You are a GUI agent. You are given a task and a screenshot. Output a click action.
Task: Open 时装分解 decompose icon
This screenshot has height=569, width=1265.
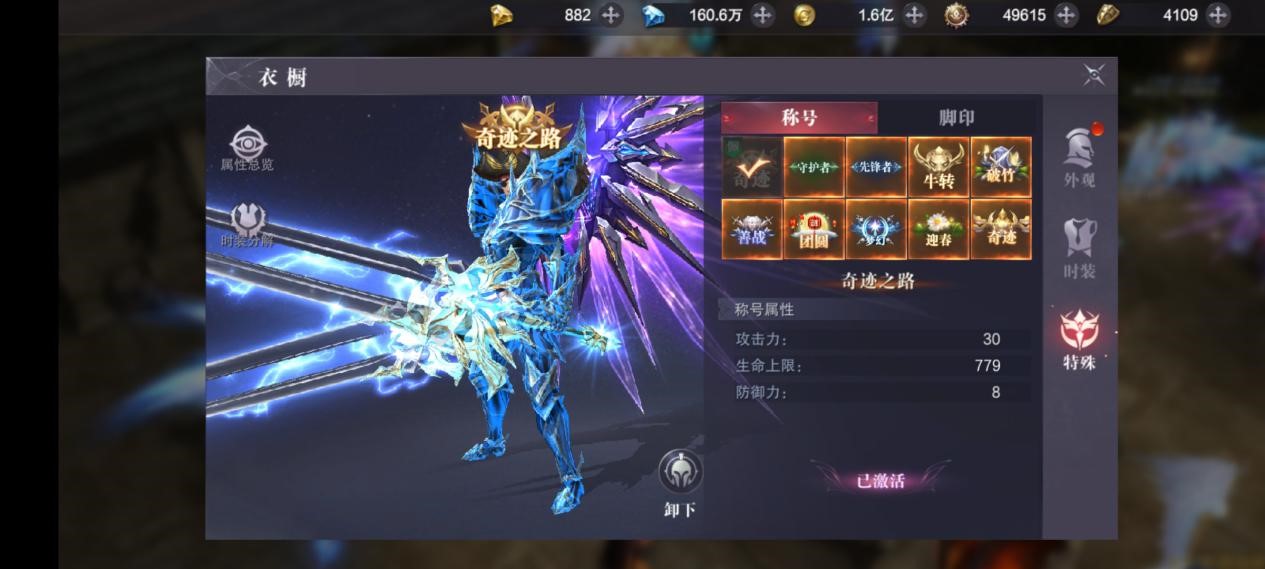click(247, 224)
